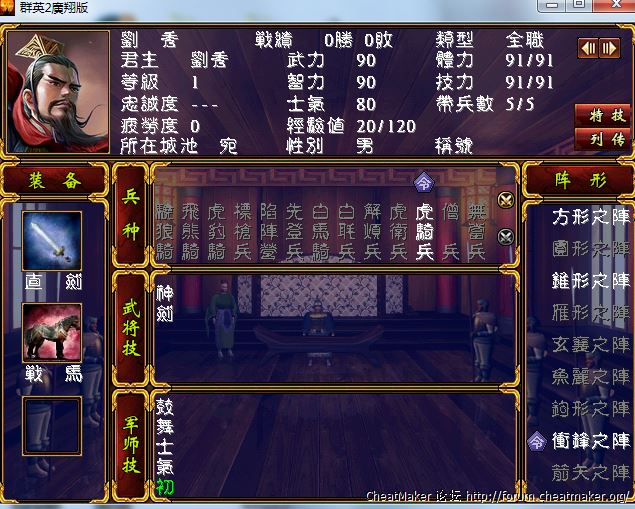The image size is (635, 509).
Task: Choose the 玄襄之陣 formation
Action: coord(591,344)
